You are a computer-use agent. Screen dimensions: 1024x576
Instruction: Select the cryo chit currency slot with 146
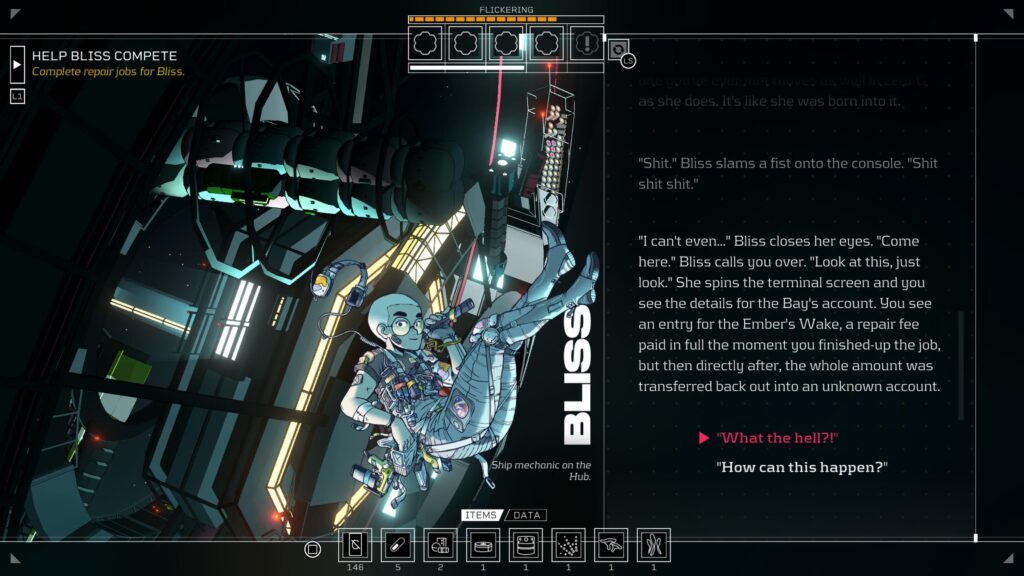[355, 545]
